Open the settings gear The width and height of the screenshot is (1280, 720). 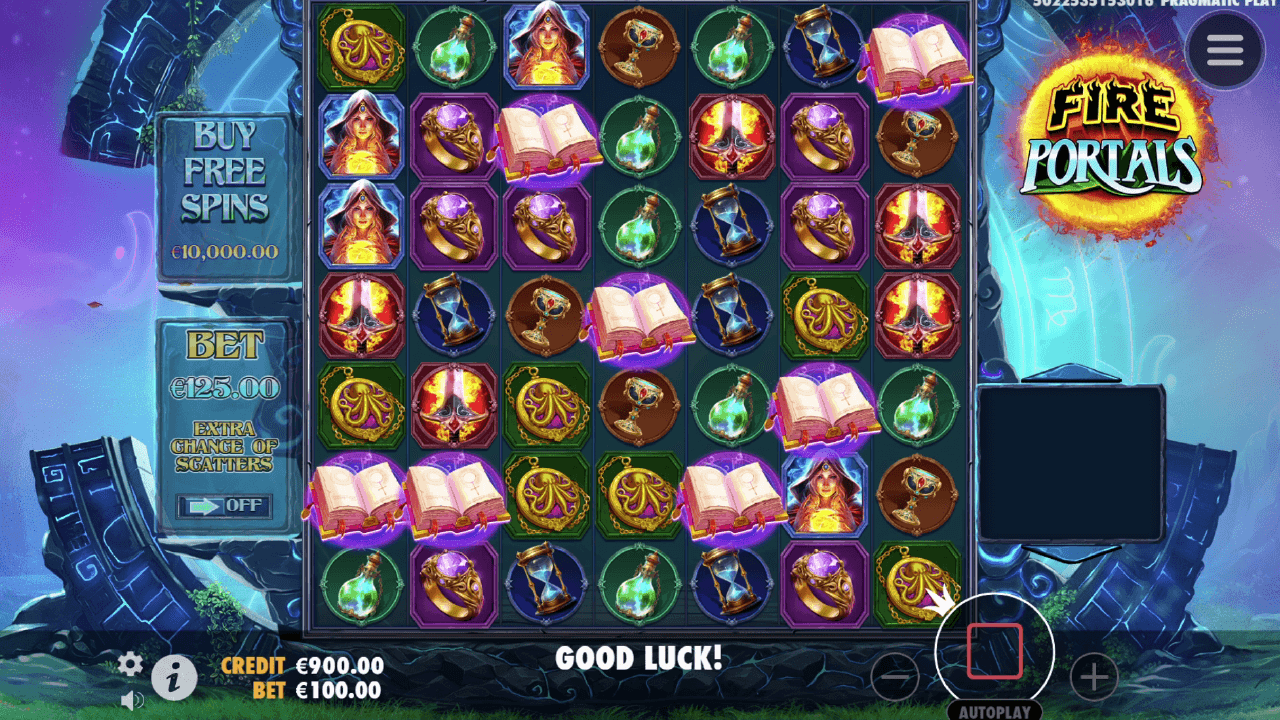click(129, 662)
